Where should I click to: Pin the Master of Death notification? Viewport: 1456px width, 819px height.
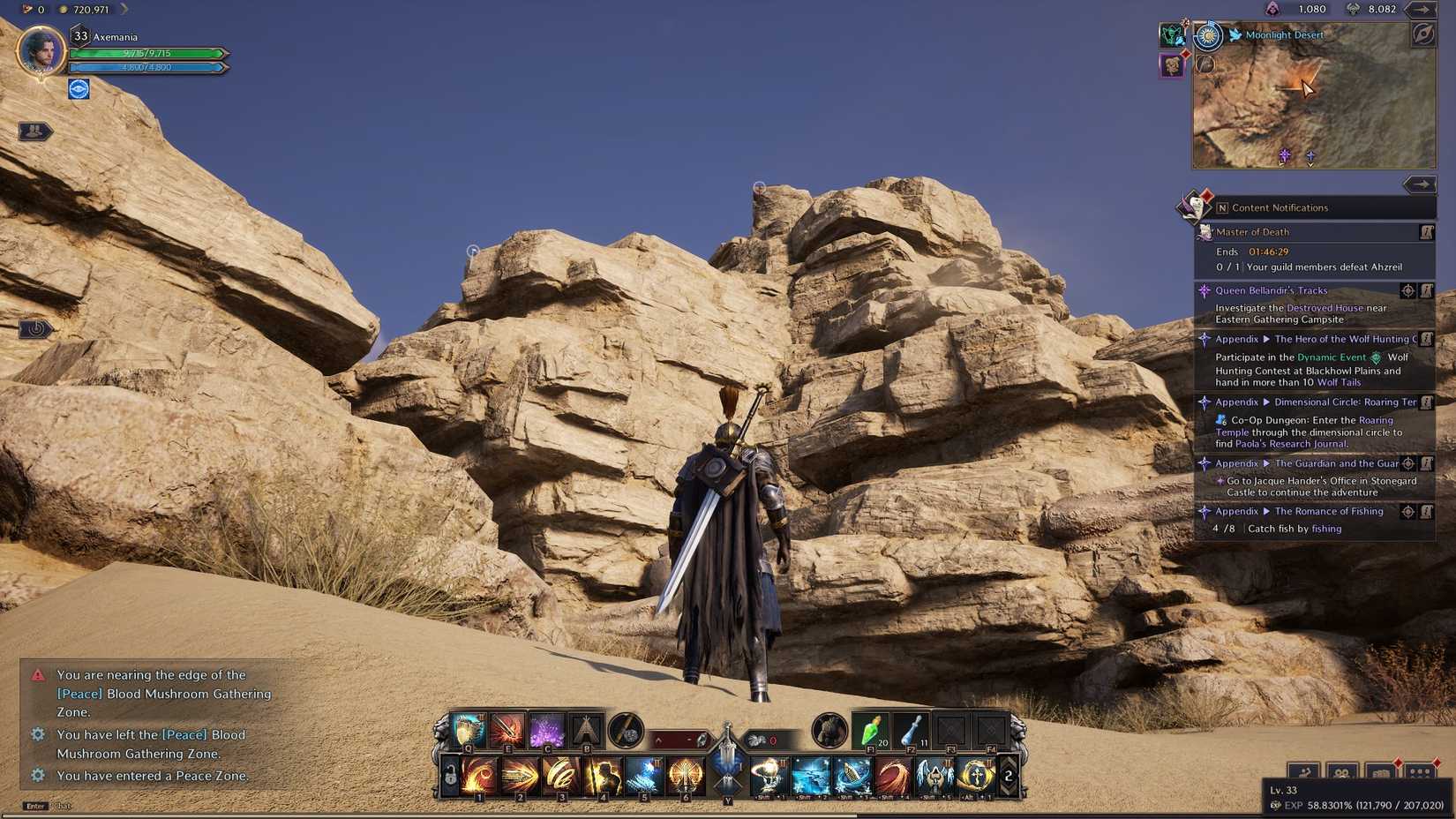click(x=1425, y=232)
